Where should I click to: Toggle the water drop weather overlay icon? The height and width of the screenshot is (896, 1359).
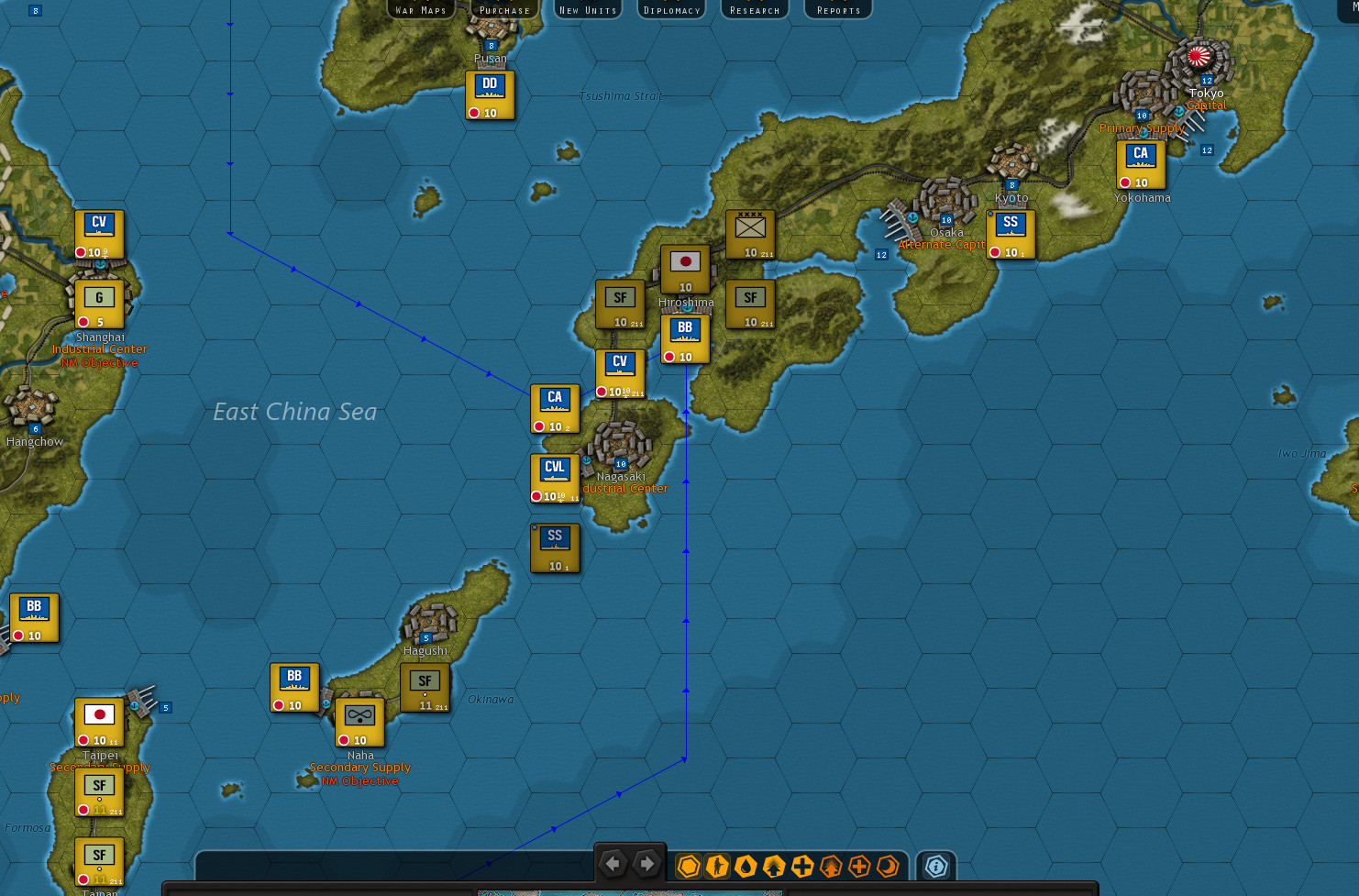pos(745,866)
